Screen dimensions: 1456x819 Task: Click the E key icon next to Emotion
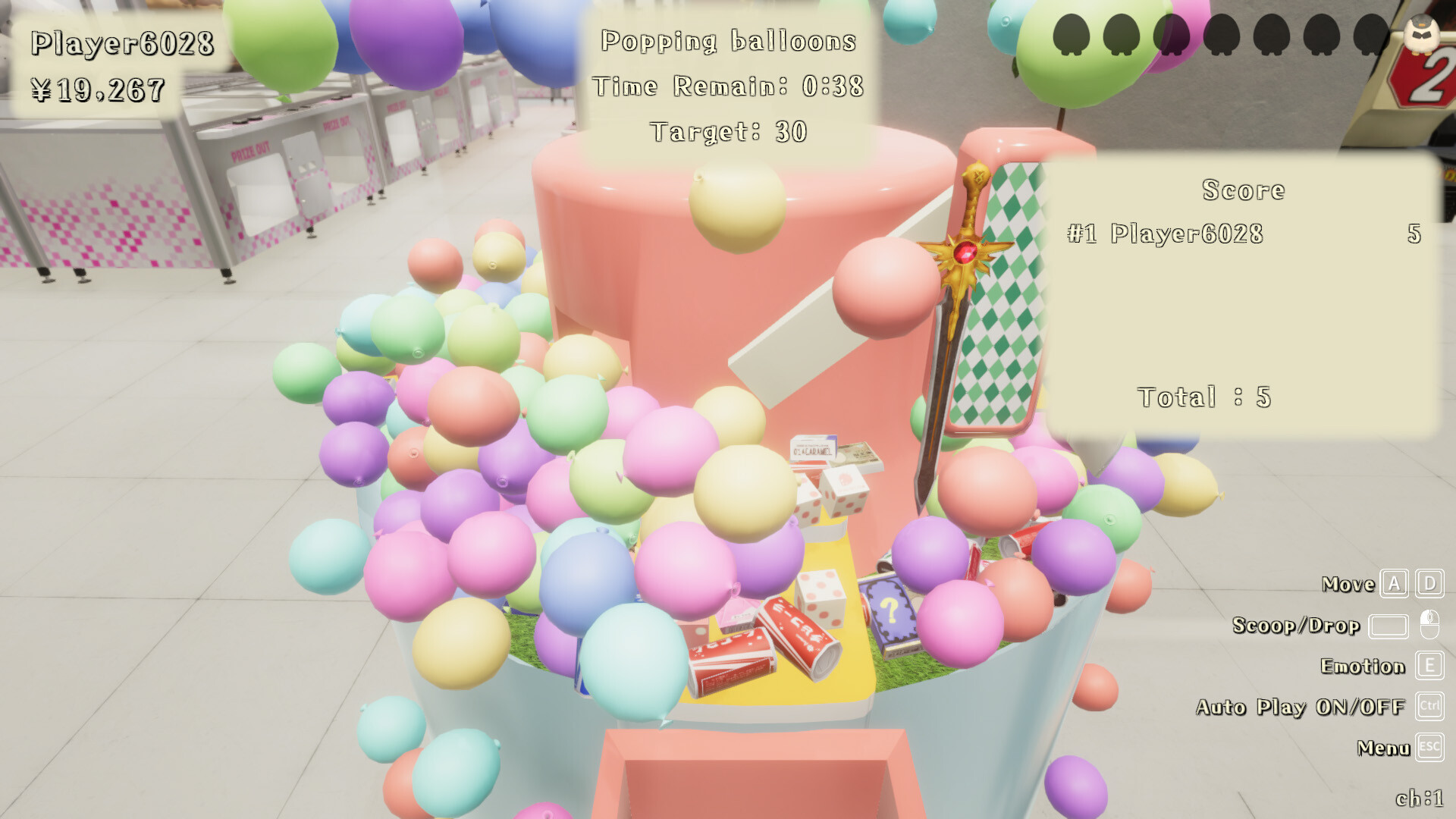pos(1429,667)
